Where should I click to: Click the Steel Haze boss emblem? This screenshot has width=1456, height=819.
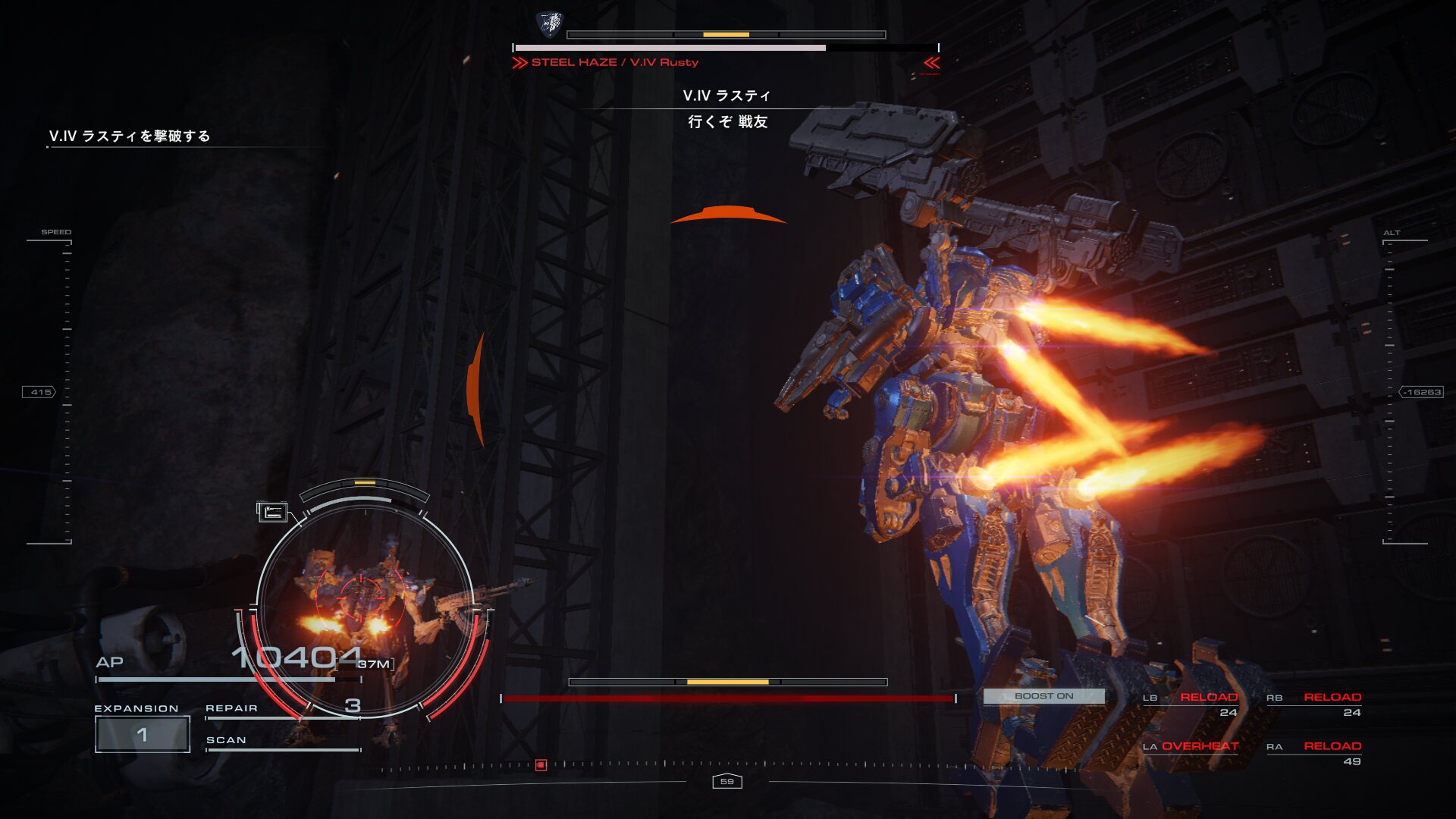pos(549,24)
